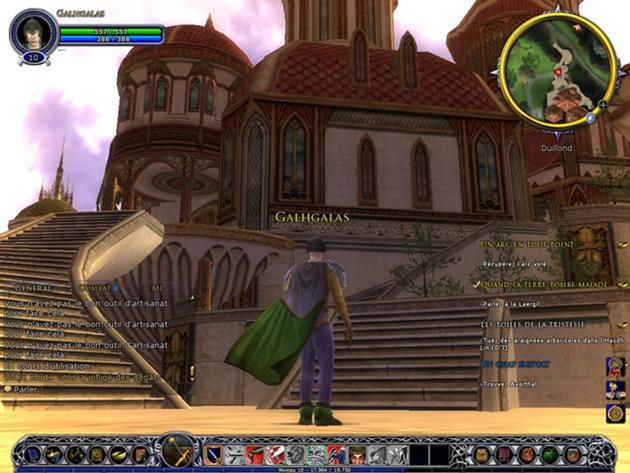The width and height of the screenshot is (630, 473).
Task: Select the Galhgalas player portrait
Action: (32, 31)
